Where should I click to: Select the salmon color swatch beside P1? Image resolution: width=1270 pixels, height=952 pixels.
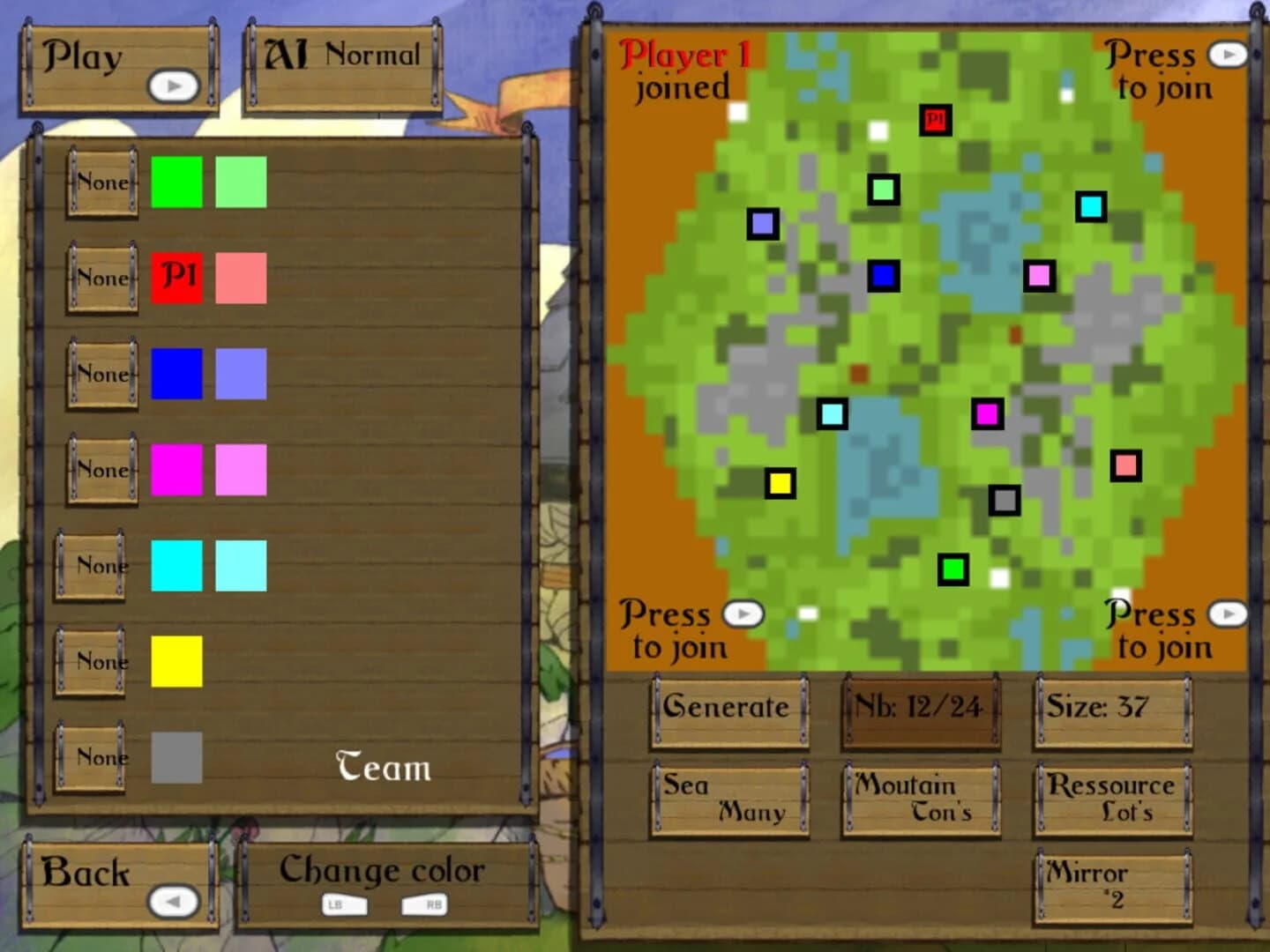pos(240,279)
